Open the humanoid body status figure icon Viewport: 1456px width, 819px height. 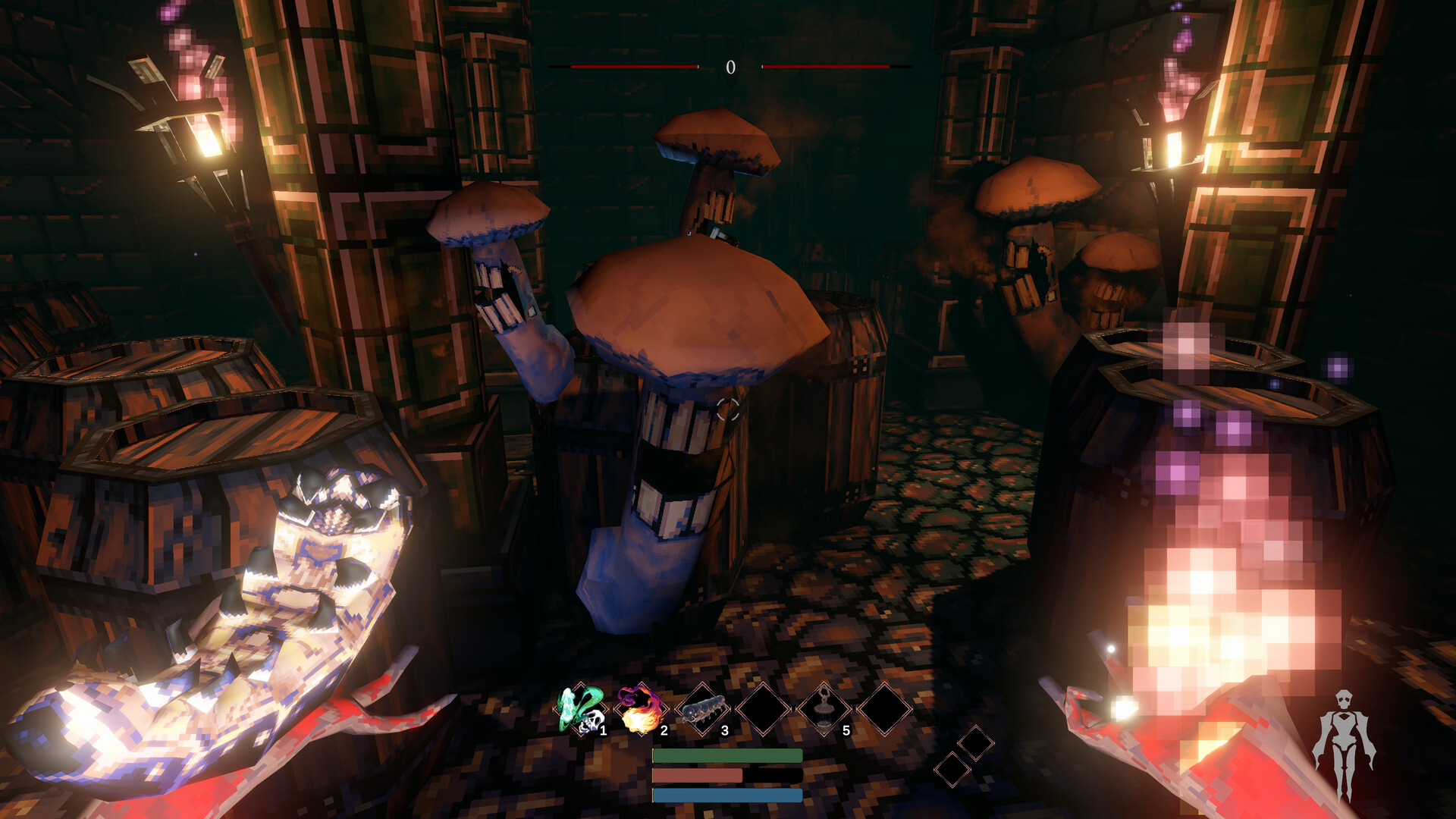pyautogui.click(x=1344, y=743)
